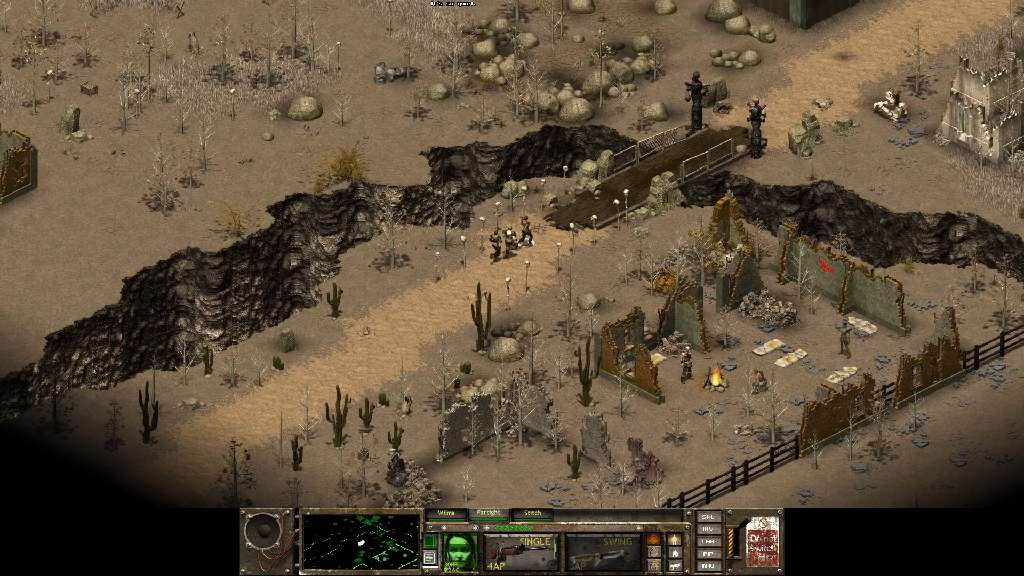This screenshot has width=1024, height=576.
Task: Set stance to prone figure icon
Action: coord(675,565)
